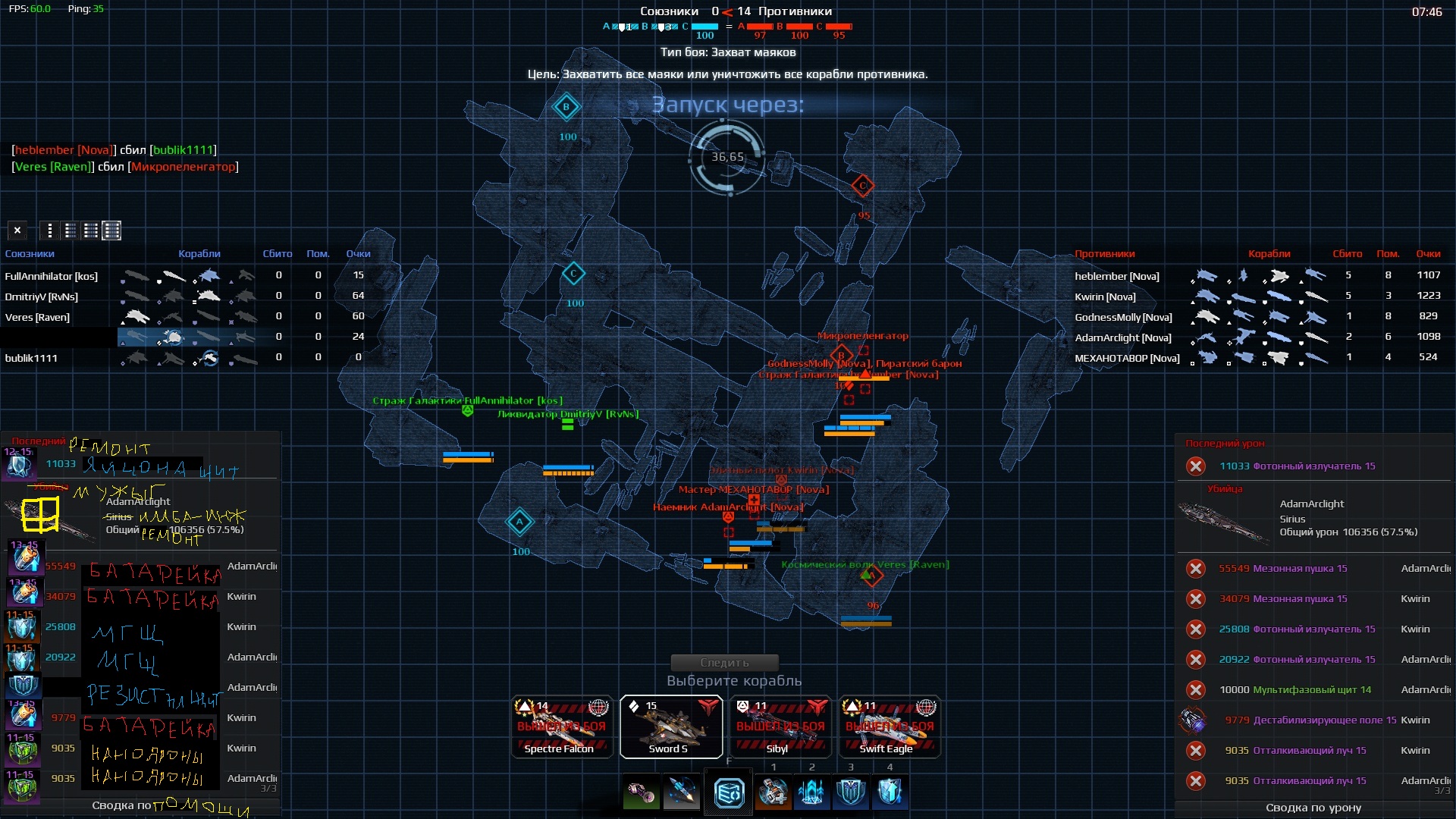Click the Следить spectate button

tap(724, 663)
